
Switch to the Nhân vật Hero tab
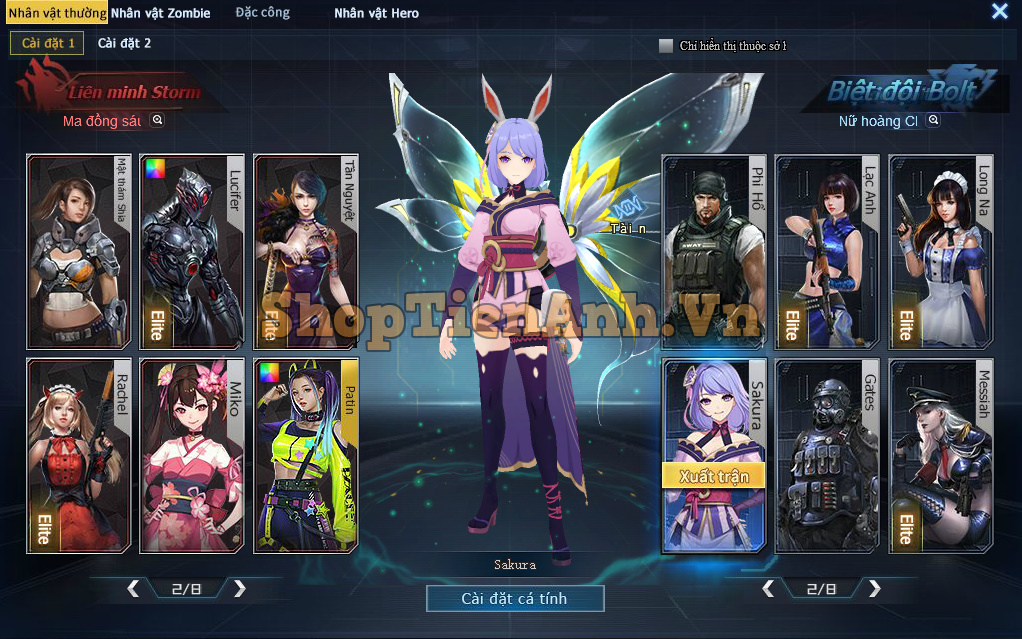tap(376, 13)
